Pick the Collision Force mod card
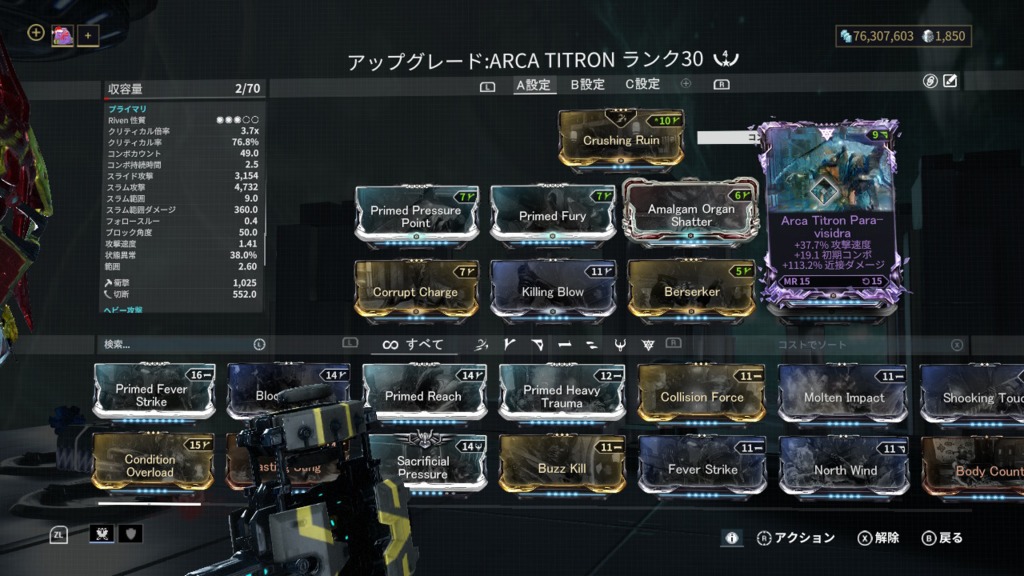1024x576 pixels. tap(702, 396)
